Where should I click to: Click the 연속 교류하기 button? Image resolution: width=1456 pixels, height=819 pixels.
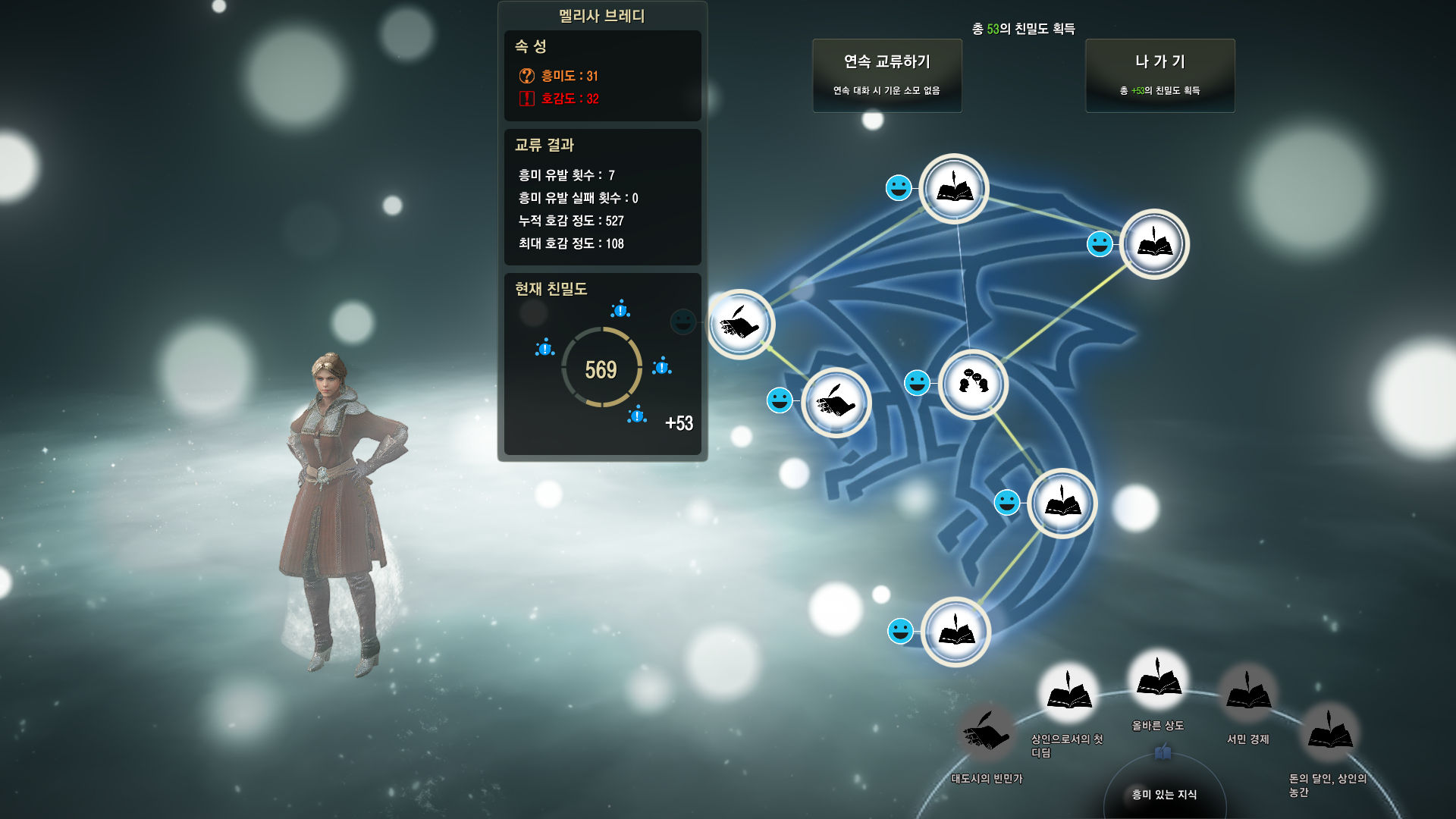click(x=886, y=75)
